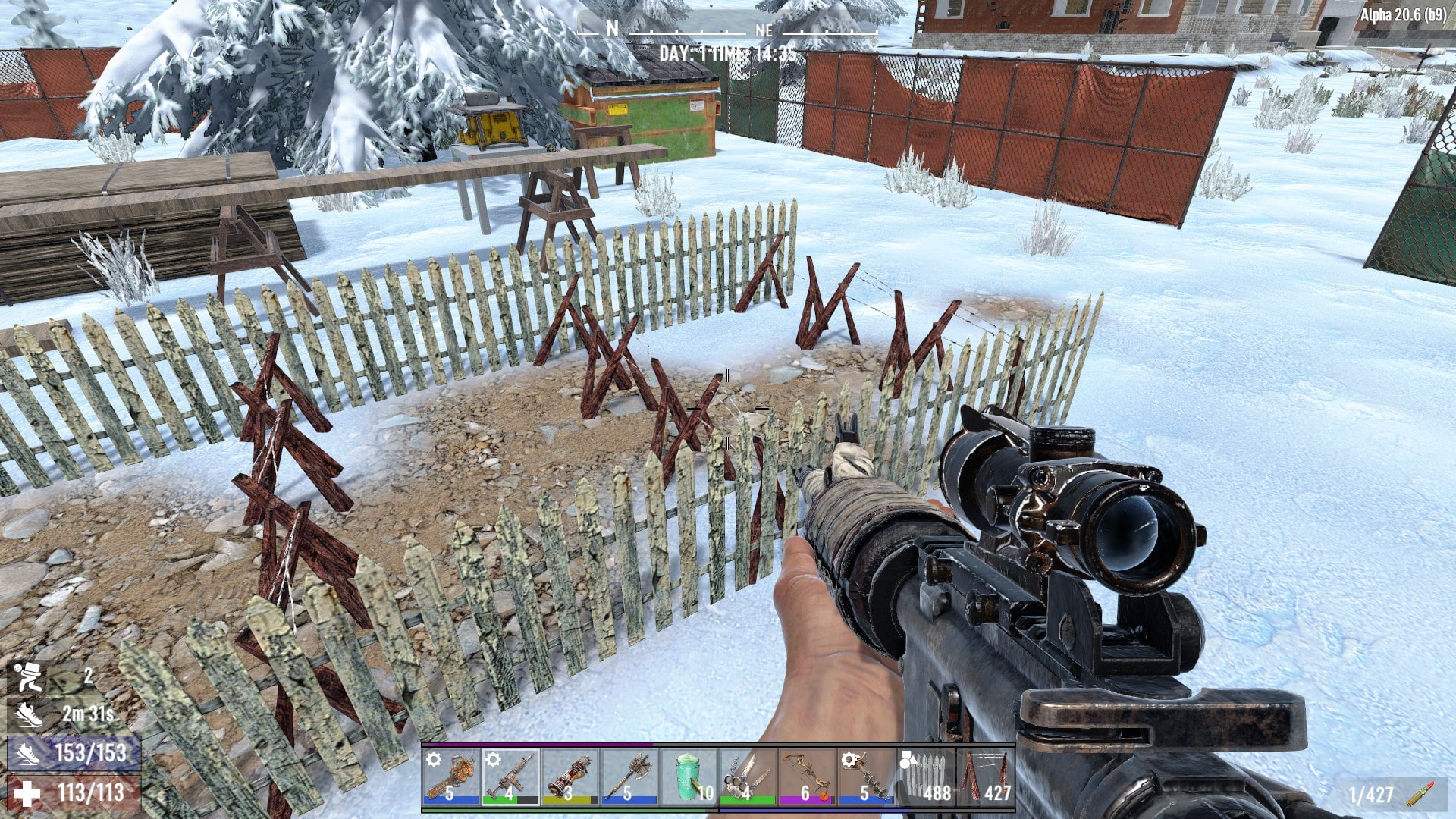Select the chainsaw hotbar slot
1456x819 pixels.
[450, 777]
